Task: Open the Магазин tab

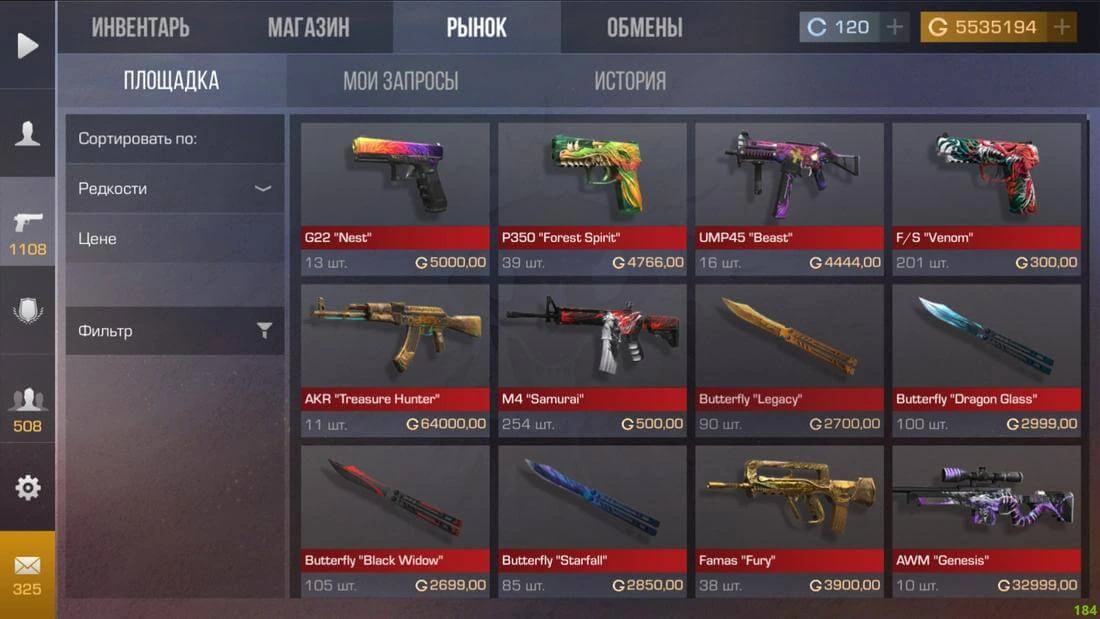Action: 308,27
